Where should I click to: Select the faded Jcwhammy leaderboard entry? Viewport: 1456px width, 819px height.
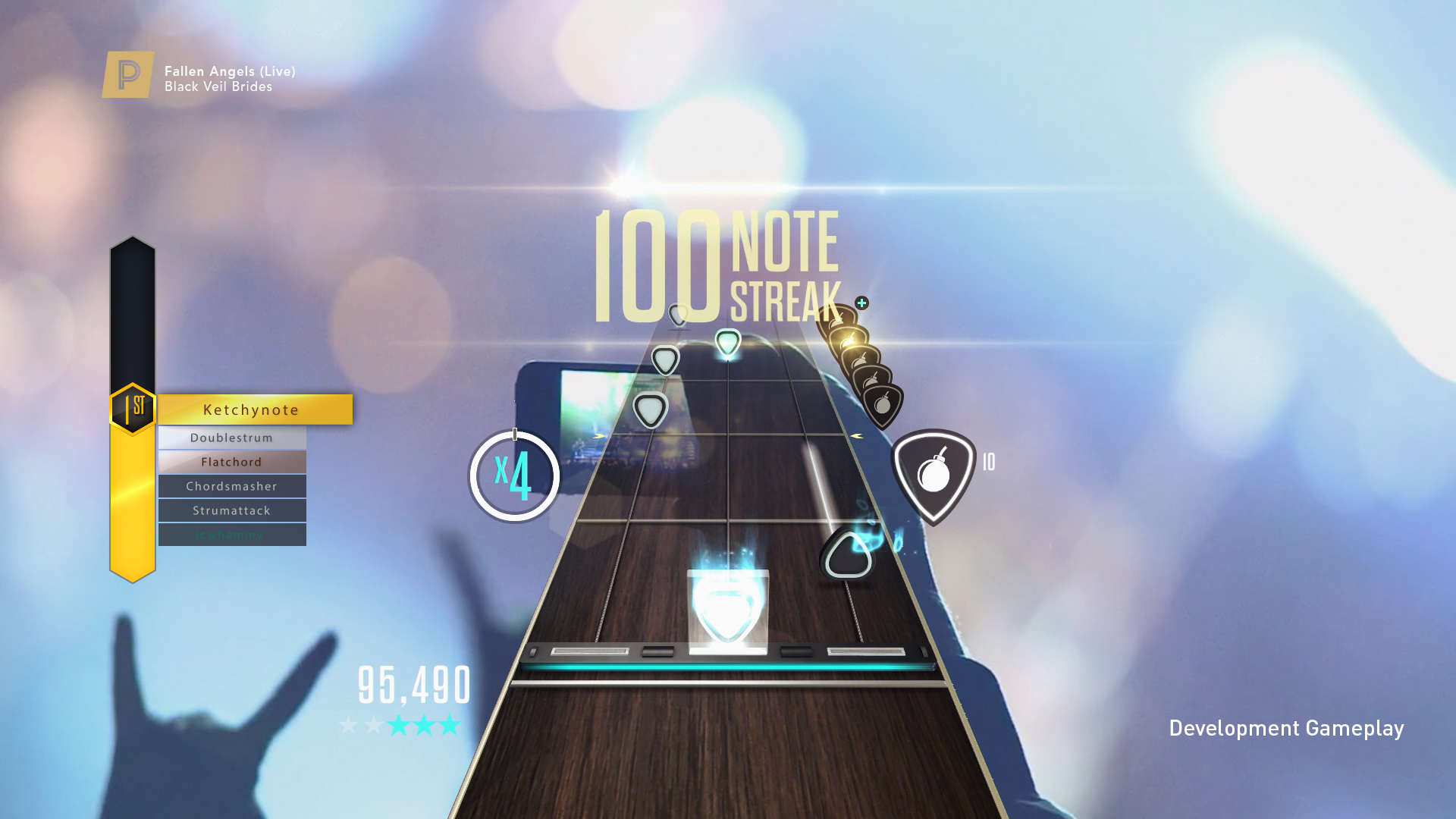tap(232, 535)
